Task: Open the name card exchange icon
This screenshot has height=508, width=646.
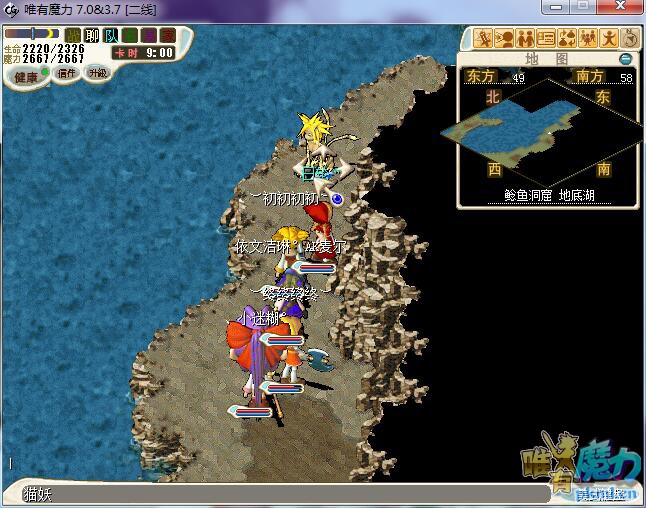Action: coord(546,39)
